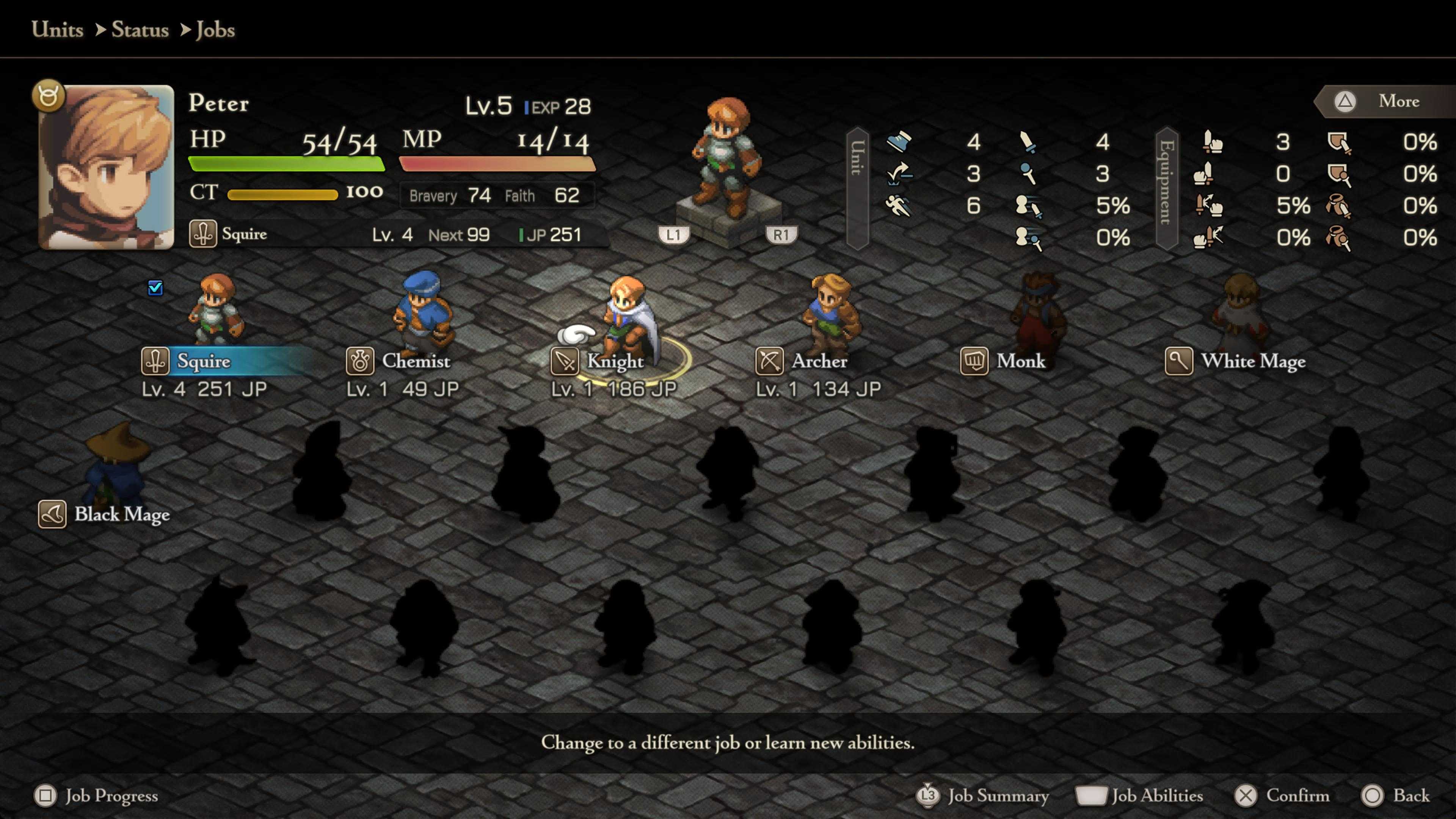The height and width of the screenshot is (819, 1456).
Task: Select Peter's character portrait
Action: (x=106, y=167)
